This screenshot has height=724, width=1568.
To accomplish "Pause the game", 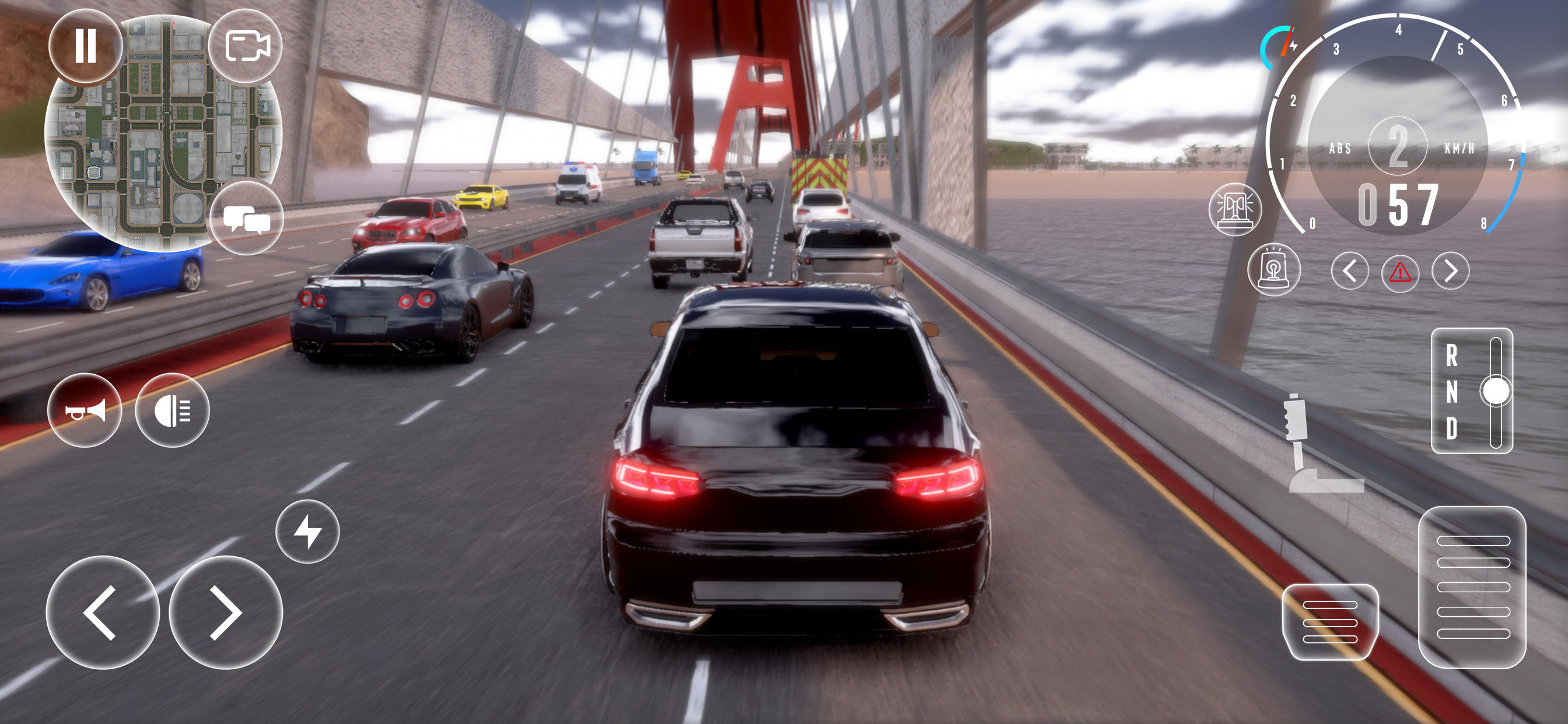I will point(85,46).
